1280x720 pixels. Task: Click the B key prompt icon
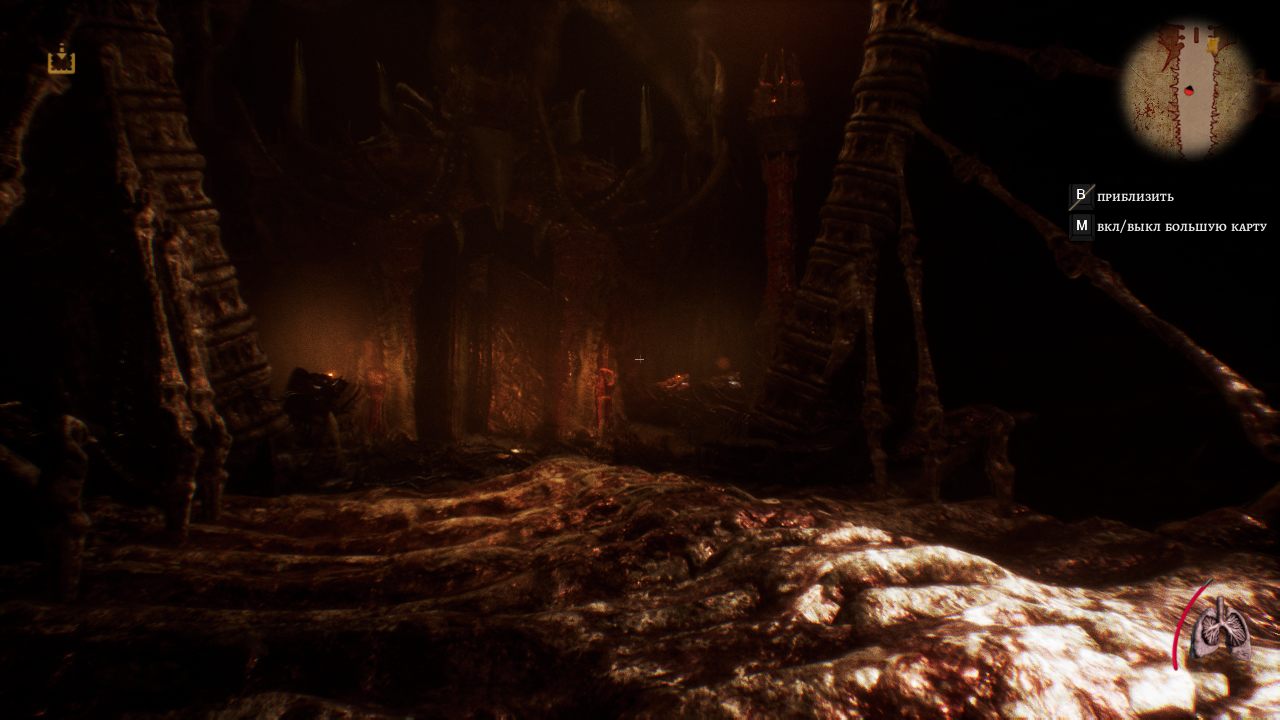(x=1080, y=197)
